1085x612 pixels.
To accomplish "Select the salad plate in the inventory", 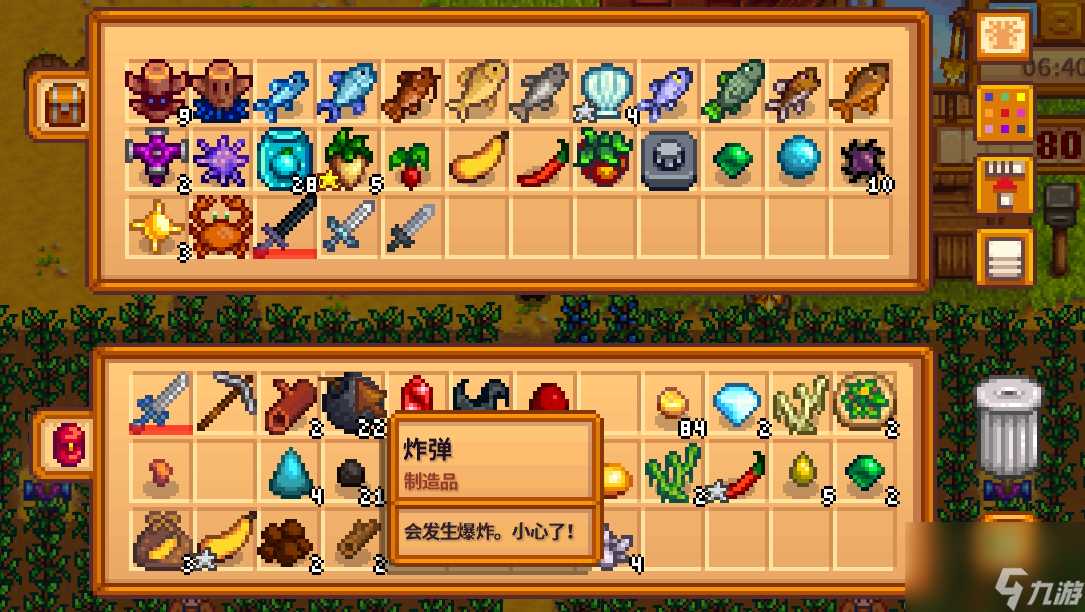I will pos(865,402).
